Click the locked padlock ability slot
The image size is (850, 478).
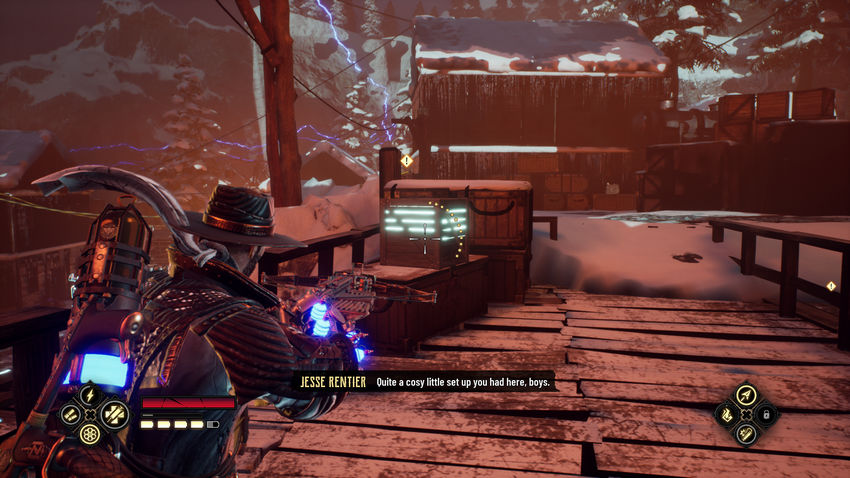point(766,414)
